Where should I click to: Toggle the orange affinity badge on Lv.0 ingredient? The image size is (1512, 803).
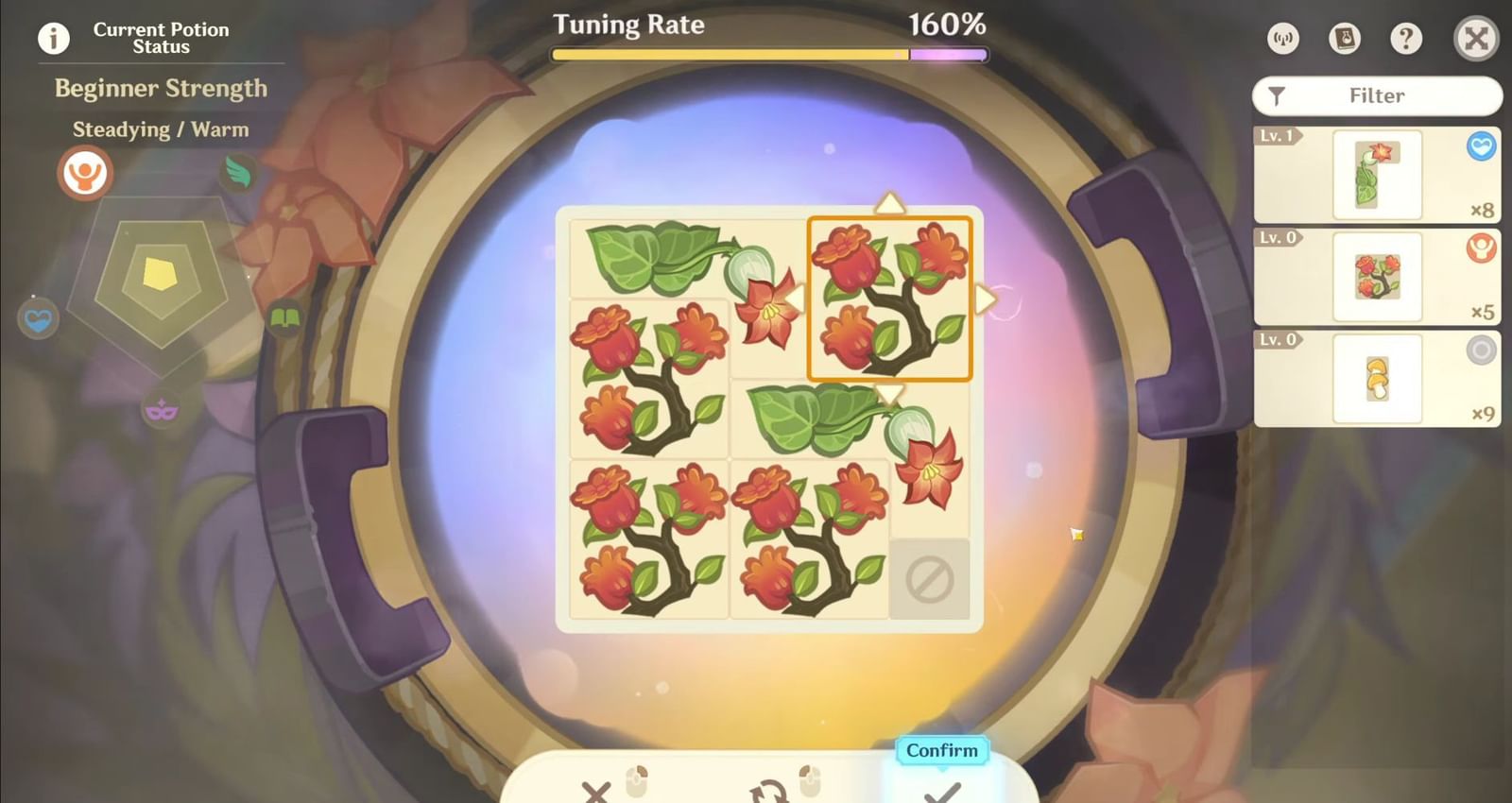point(1480,248)
